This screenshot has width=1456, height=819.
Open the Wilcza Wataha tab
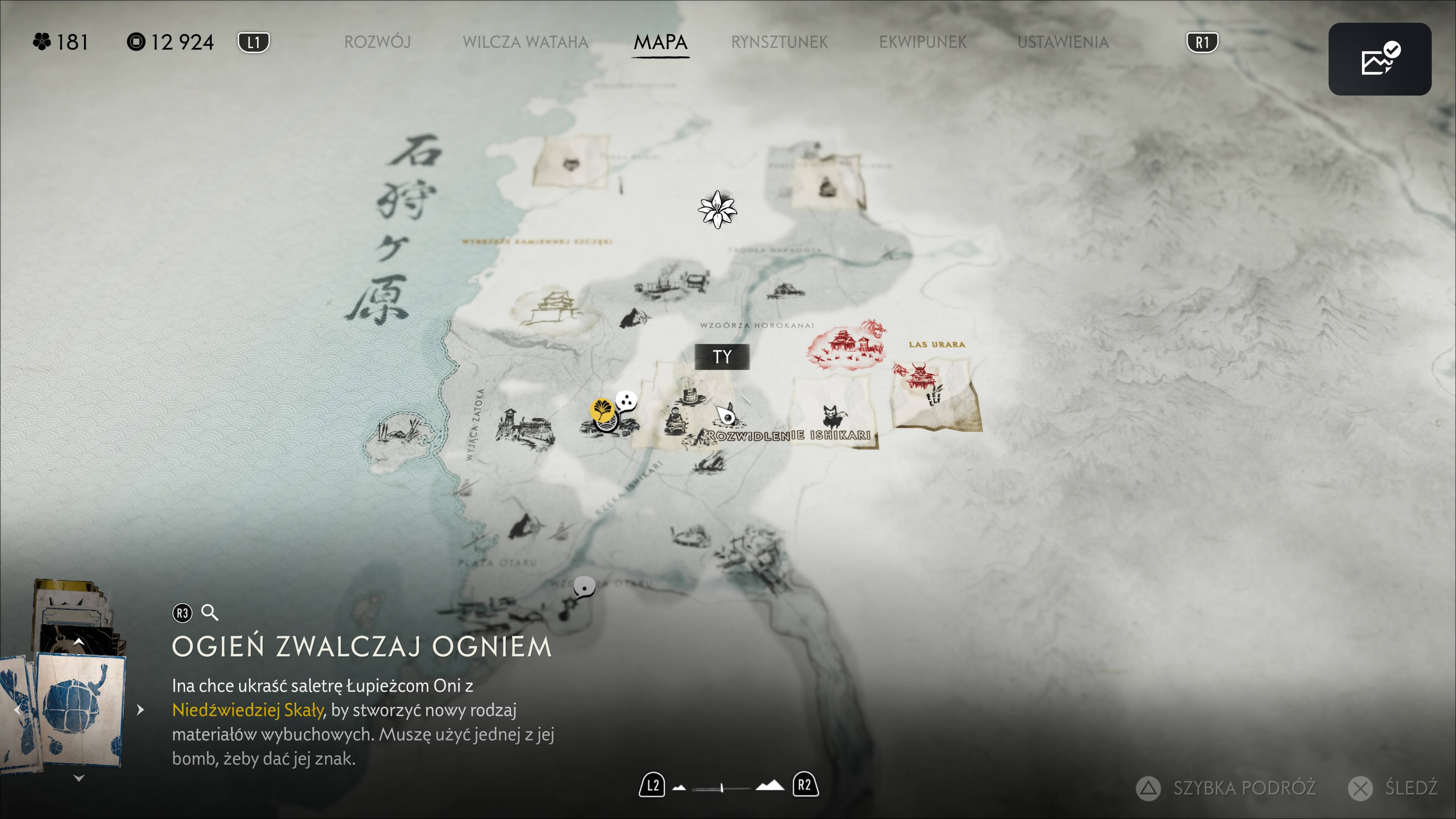click(525, 42)
